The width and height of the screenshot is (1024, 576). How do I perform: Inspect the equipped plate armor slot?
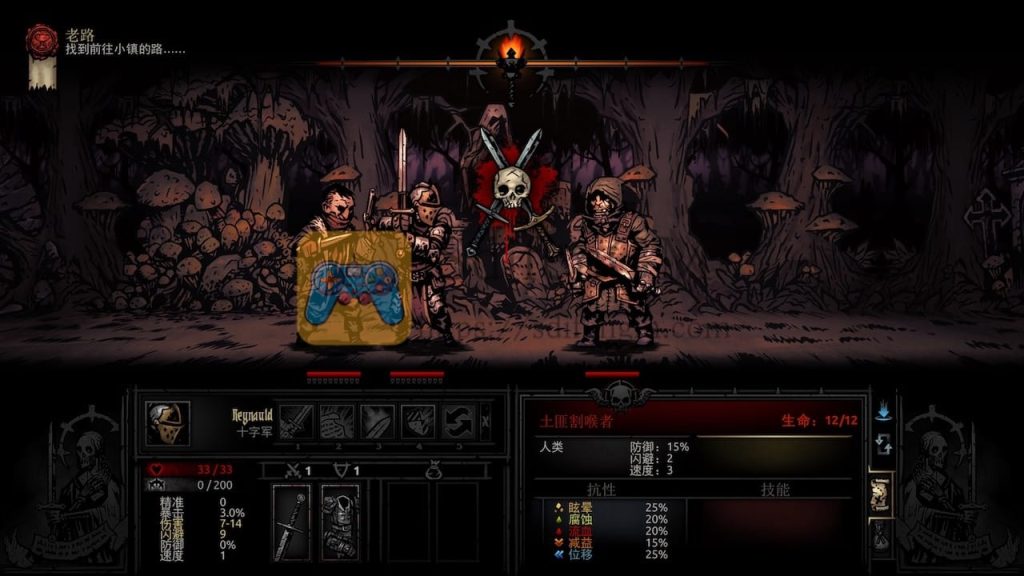339,520
